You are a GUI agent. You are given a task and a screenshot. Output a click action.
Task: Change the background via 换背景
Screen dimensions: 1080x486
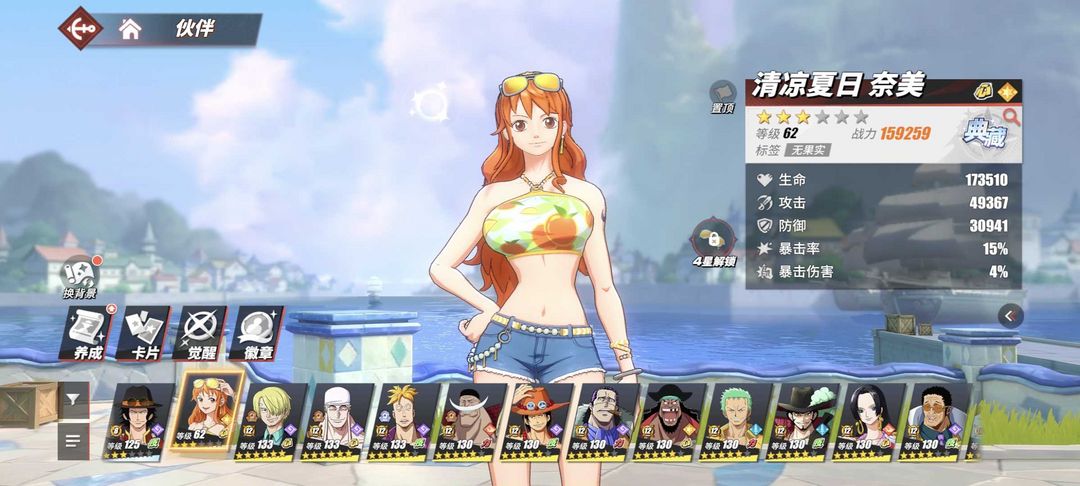point(79,277)
